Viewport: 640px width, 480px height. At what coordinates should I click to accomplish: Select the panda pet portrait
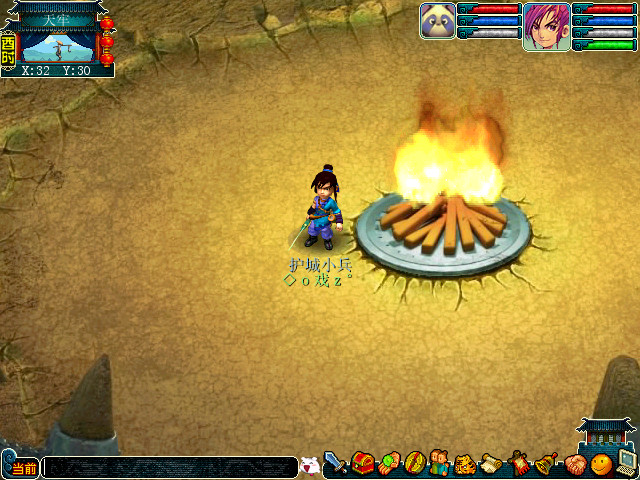438,21
